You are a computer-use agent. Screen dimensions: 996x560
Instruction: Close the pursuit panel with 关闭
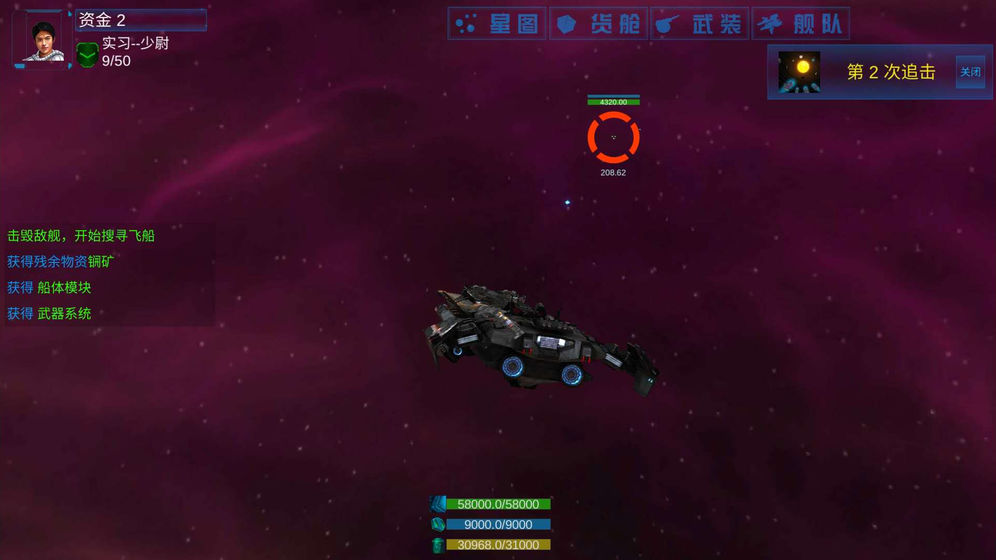coord(970,72)
